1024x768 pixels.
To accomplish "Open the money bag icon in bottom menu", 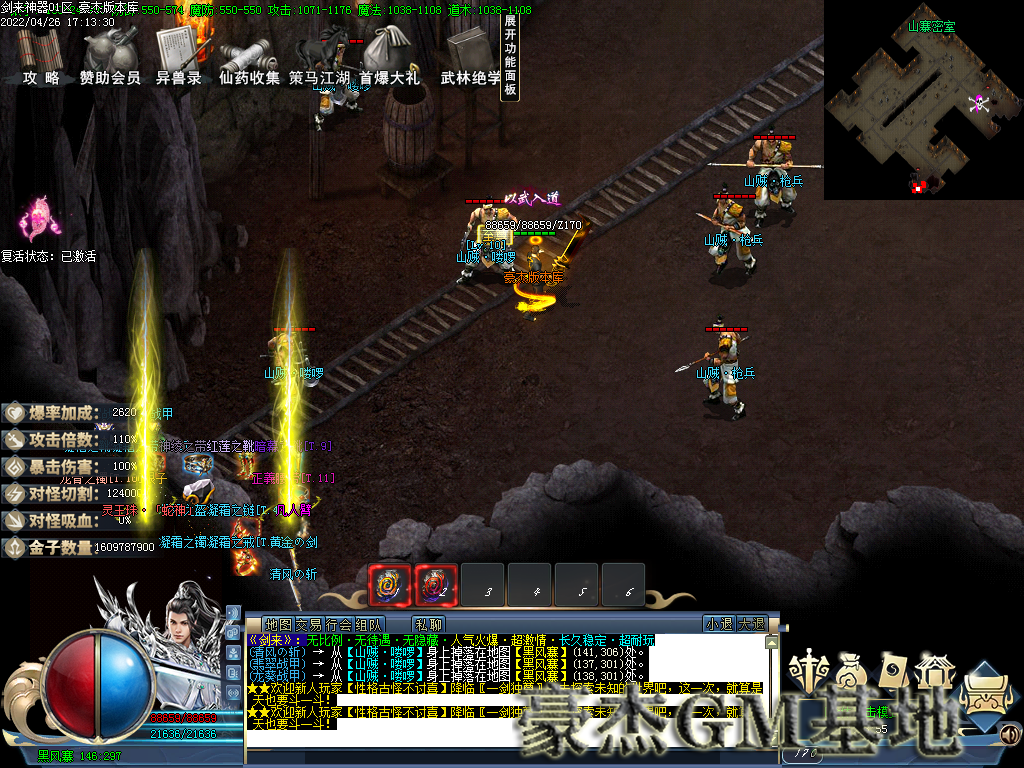I will (x=849, y=670).
